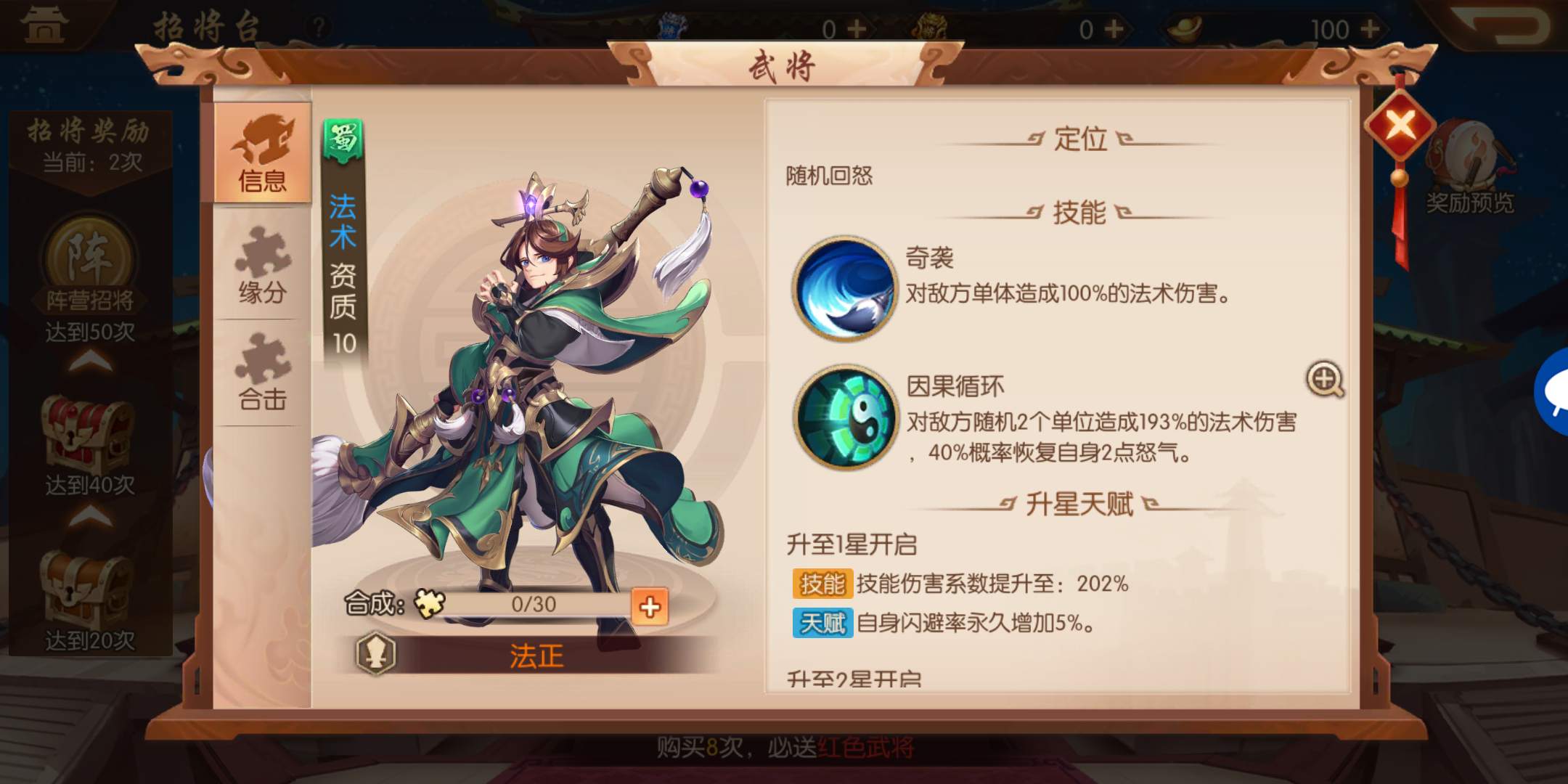Screen dimensions: 1568x784
Task: Click the orange + to add 法正 fragments
Action: coord(650,607)
